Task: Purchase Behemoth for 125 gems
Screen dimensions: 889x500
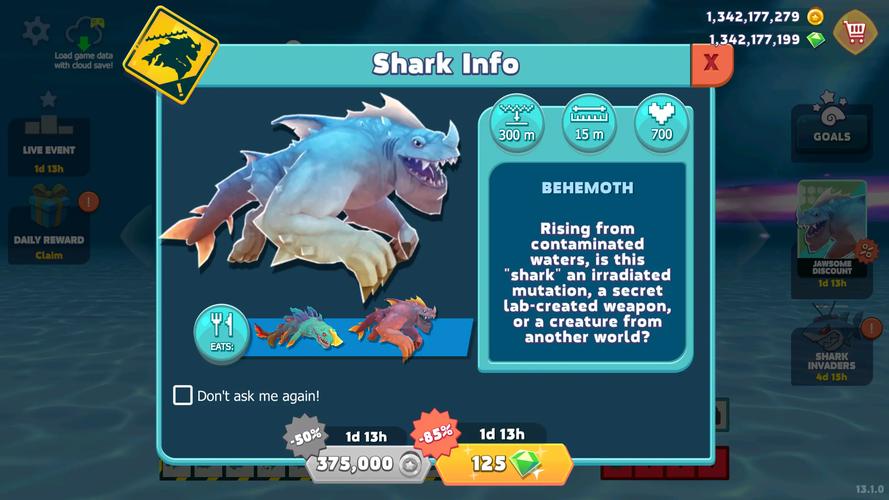Action: coord(504,463)
